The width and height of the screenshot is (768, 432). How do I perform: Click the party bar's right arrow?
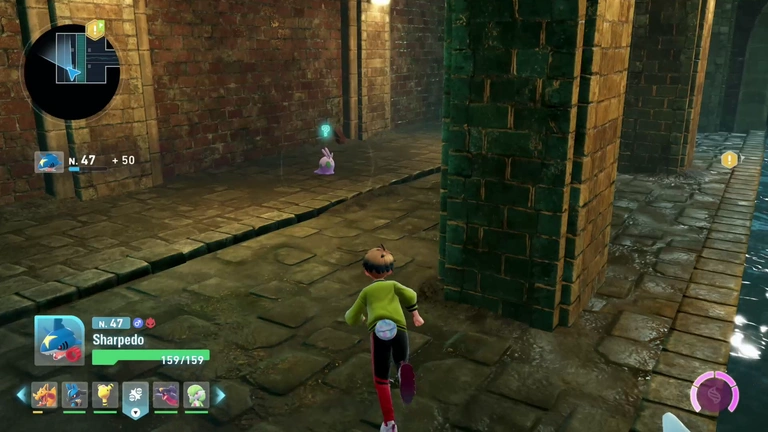tap(220, 395)
